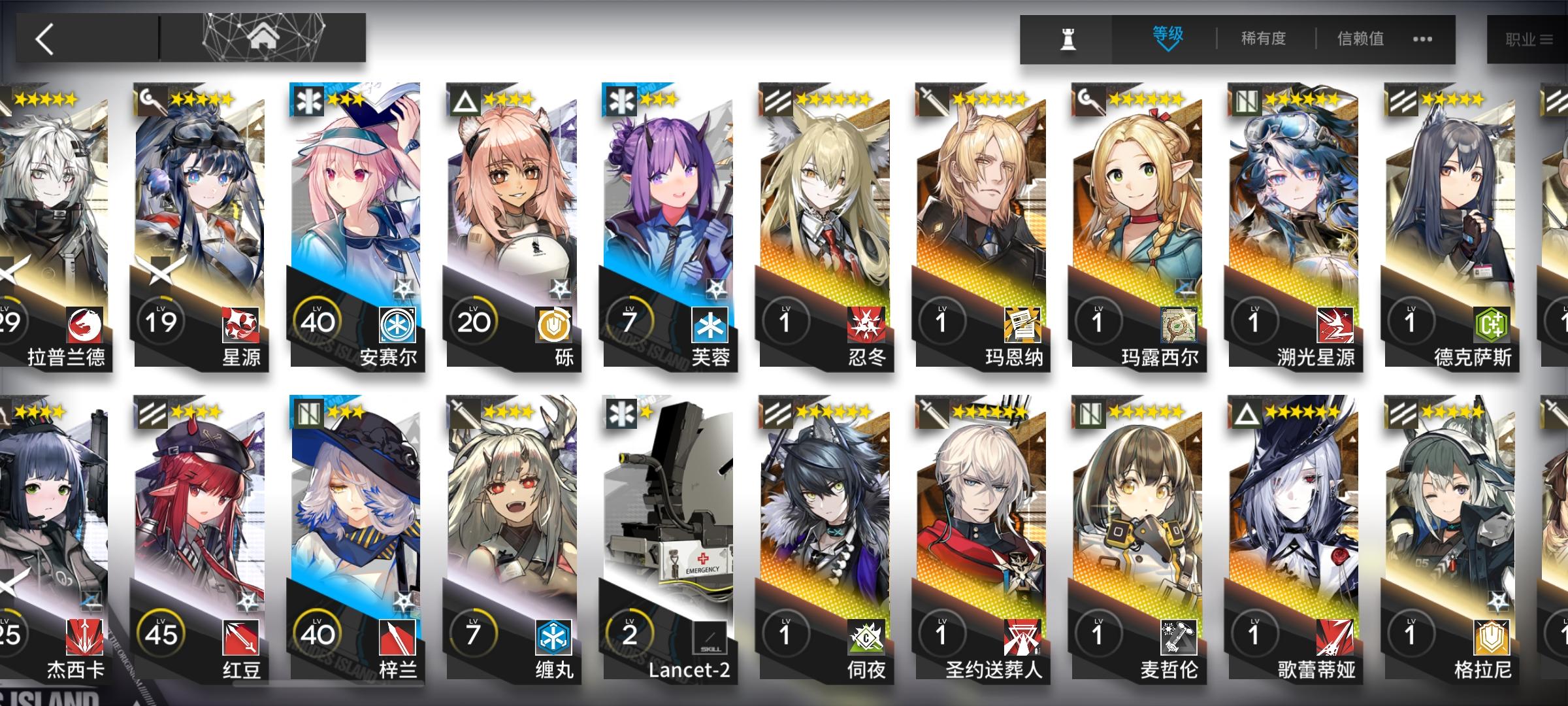Switch to the 稀有度 sorting tab

1262,39
